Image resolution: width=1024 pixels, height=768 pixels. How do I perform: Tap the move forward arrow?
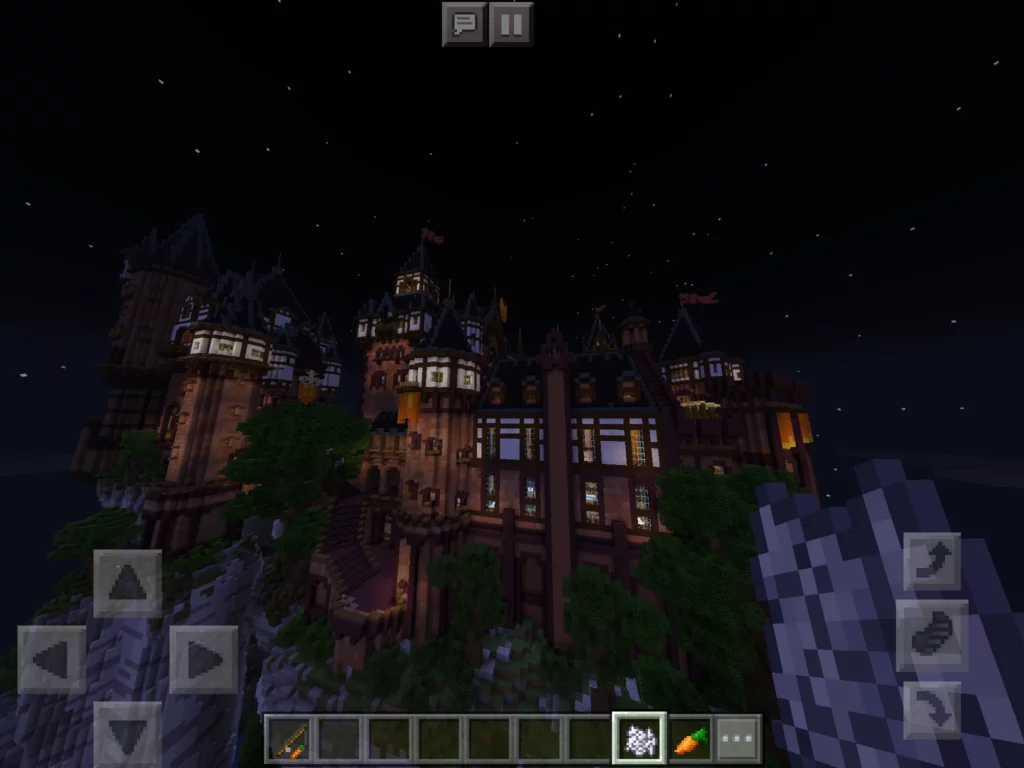click(127, 583)
